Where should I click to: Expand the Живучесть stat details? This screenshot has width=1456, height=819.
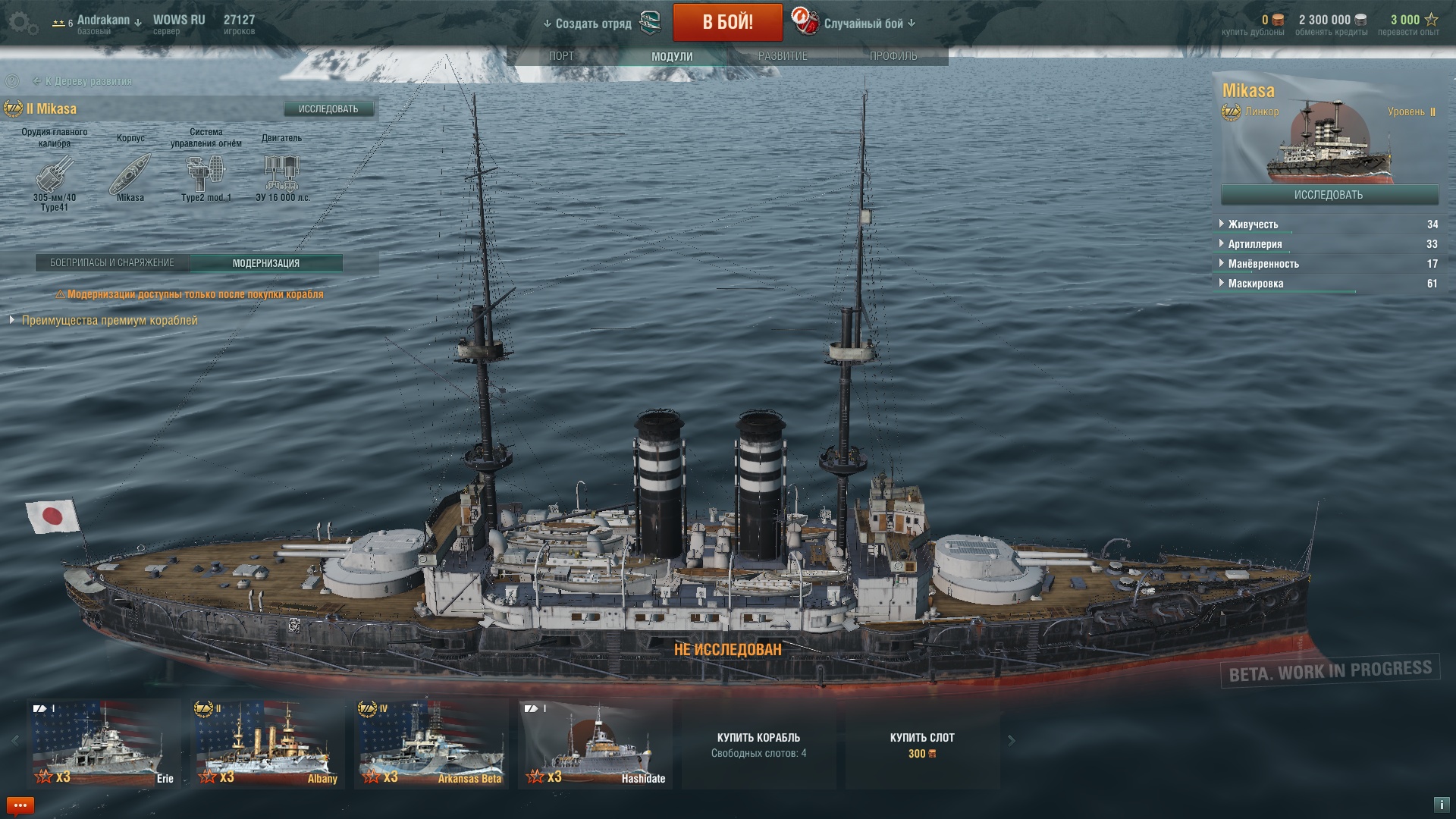tap(1253, 224)
